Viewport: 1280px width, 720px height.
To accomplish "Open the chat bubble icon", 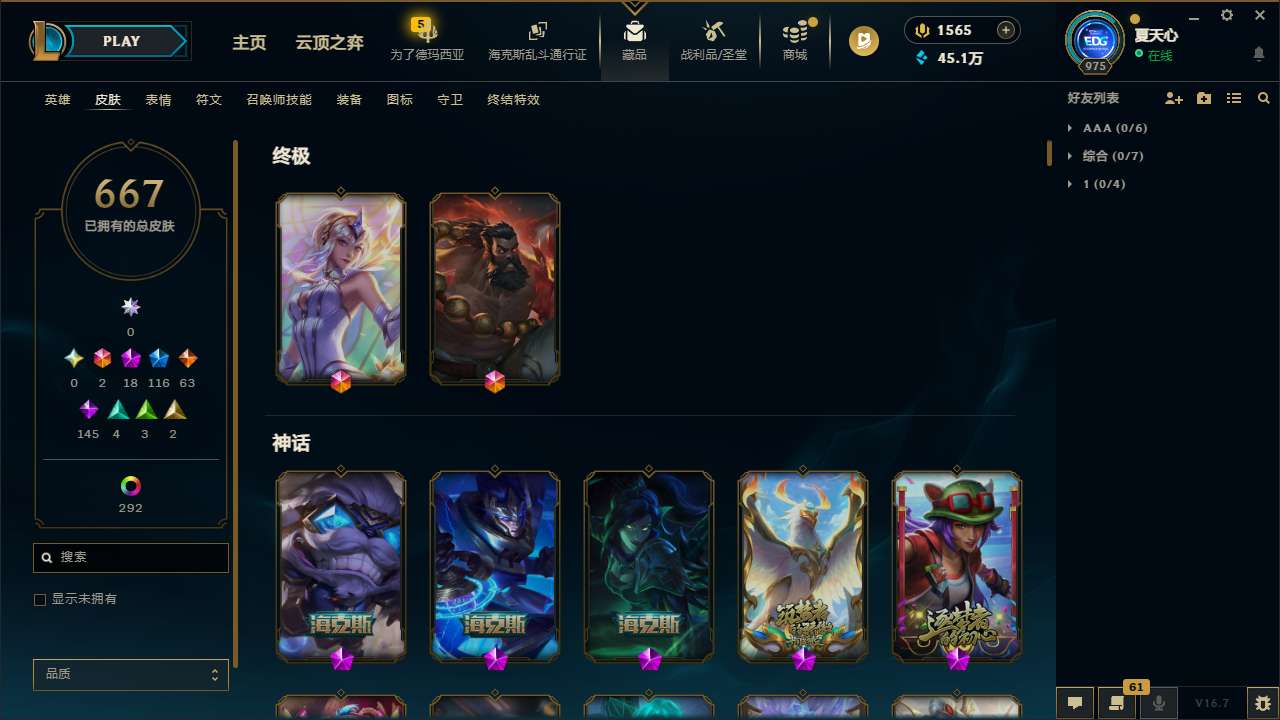I will 1074,702.
